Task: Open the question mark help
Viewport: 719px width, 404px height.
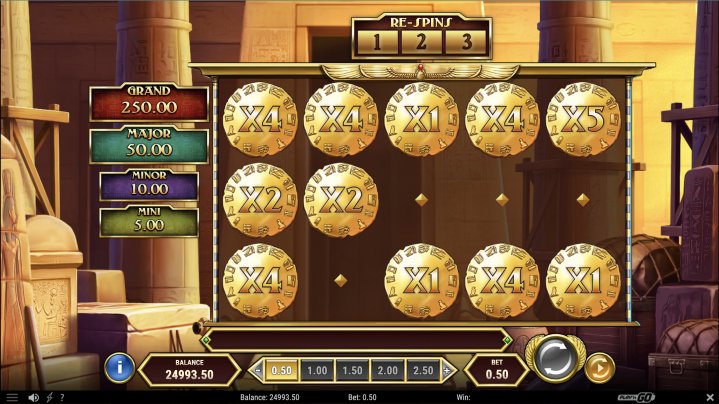Action: click(62, 397)
